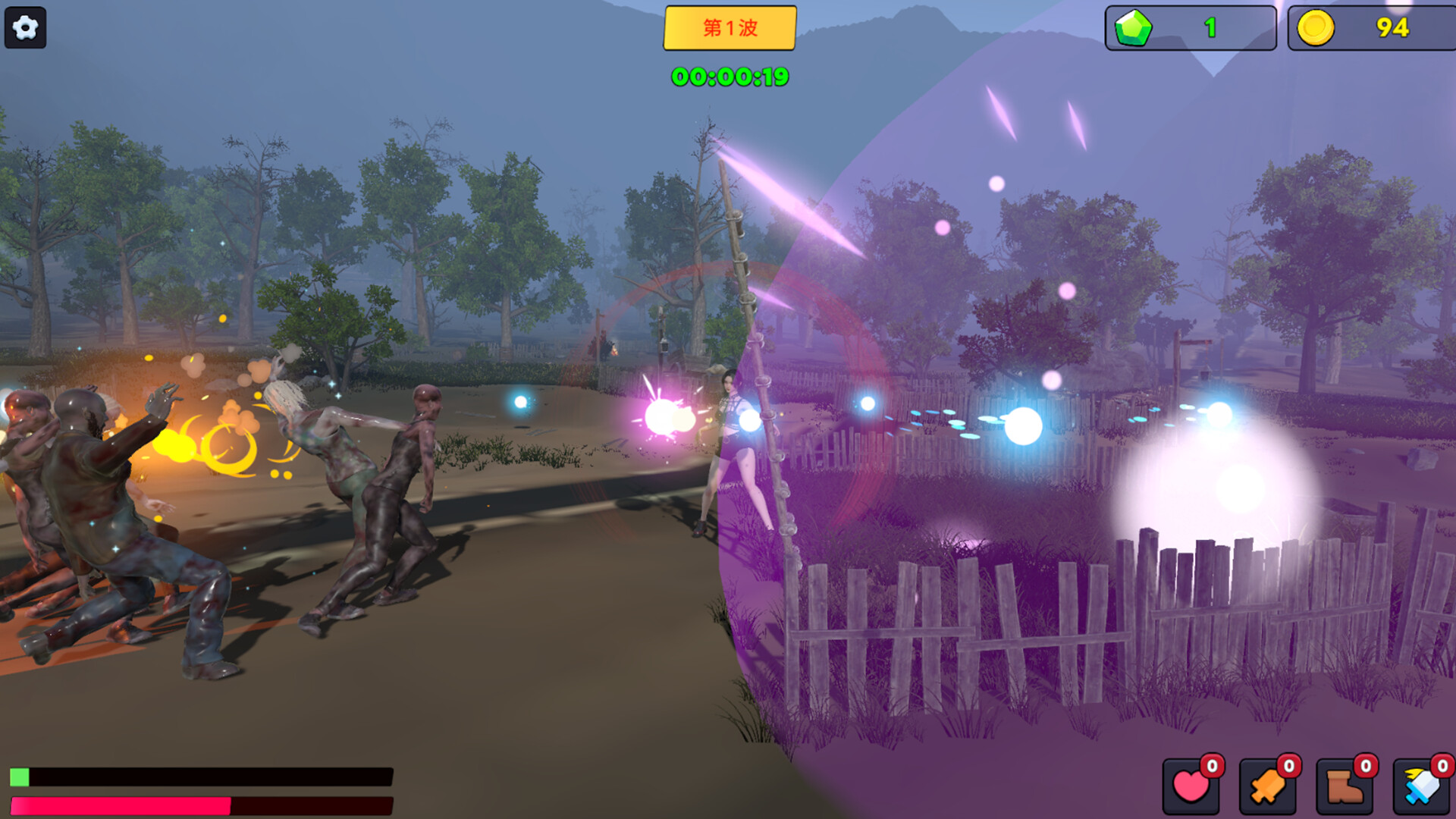
Task: Click the green gem currency icon
Action: coord(1136,28)
